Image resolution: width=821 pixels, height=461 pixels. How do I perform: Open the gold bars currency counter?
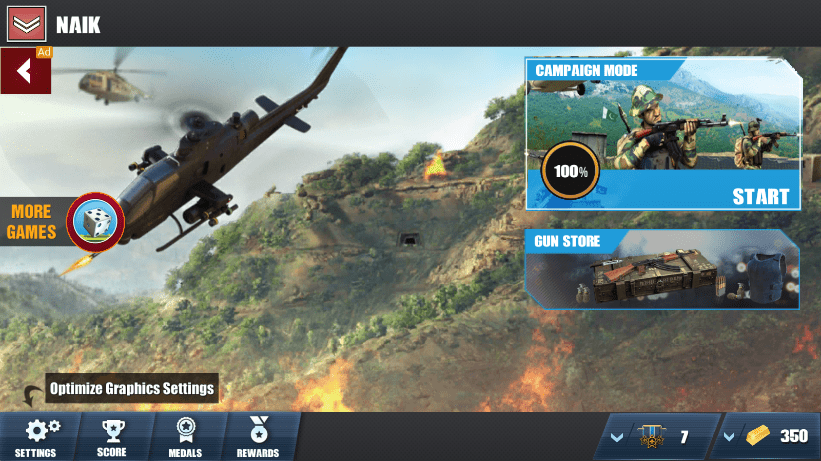point(767,436)
